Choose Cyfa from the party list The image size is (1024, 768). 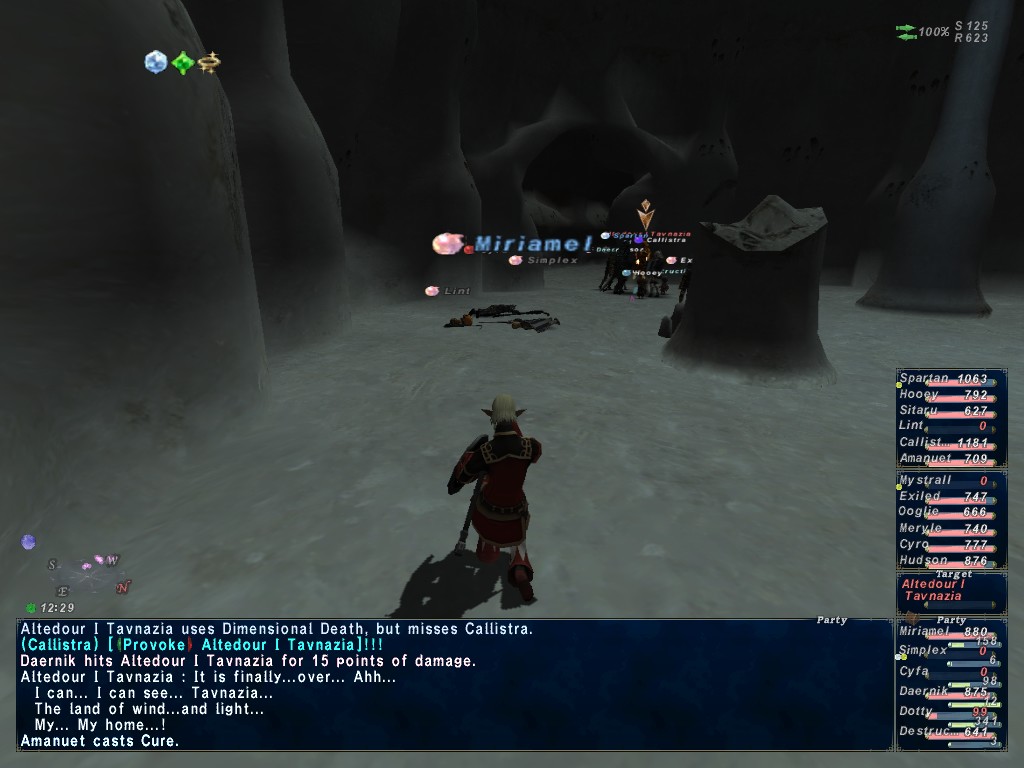click(x=948, y=672)
